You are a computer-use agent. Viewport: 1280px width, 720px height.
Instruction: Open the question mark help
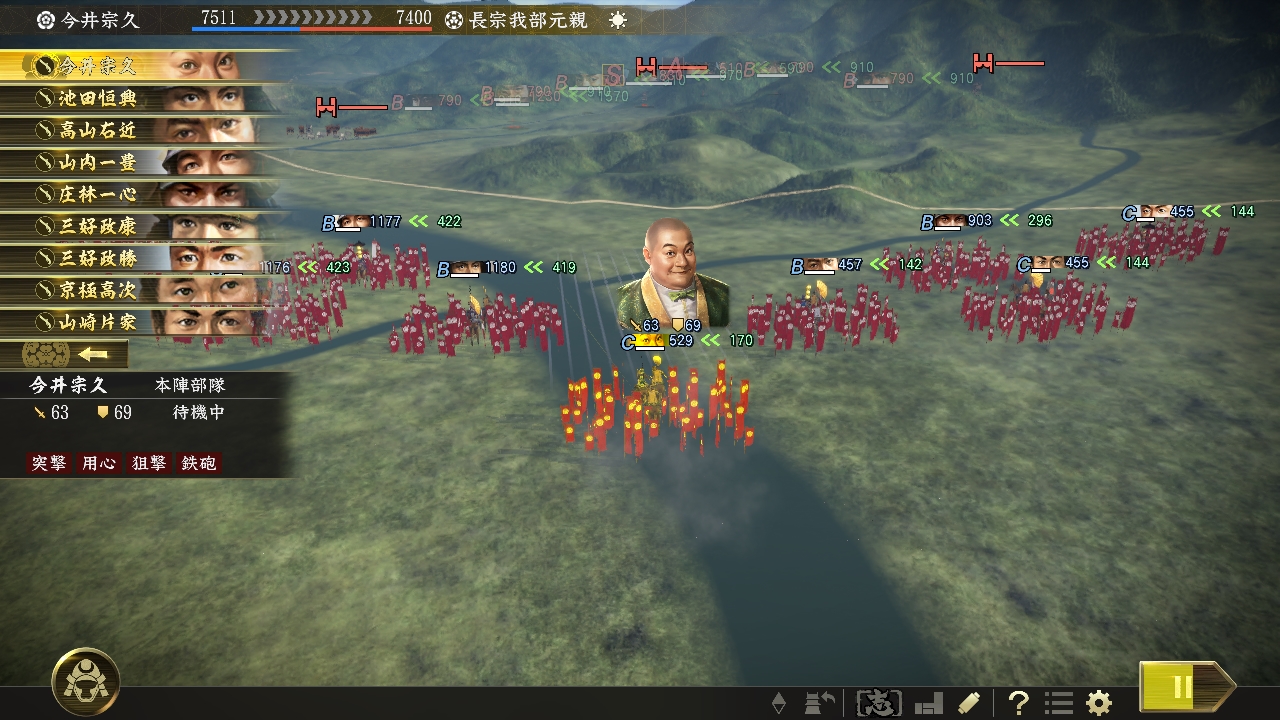pos(1018,703)
